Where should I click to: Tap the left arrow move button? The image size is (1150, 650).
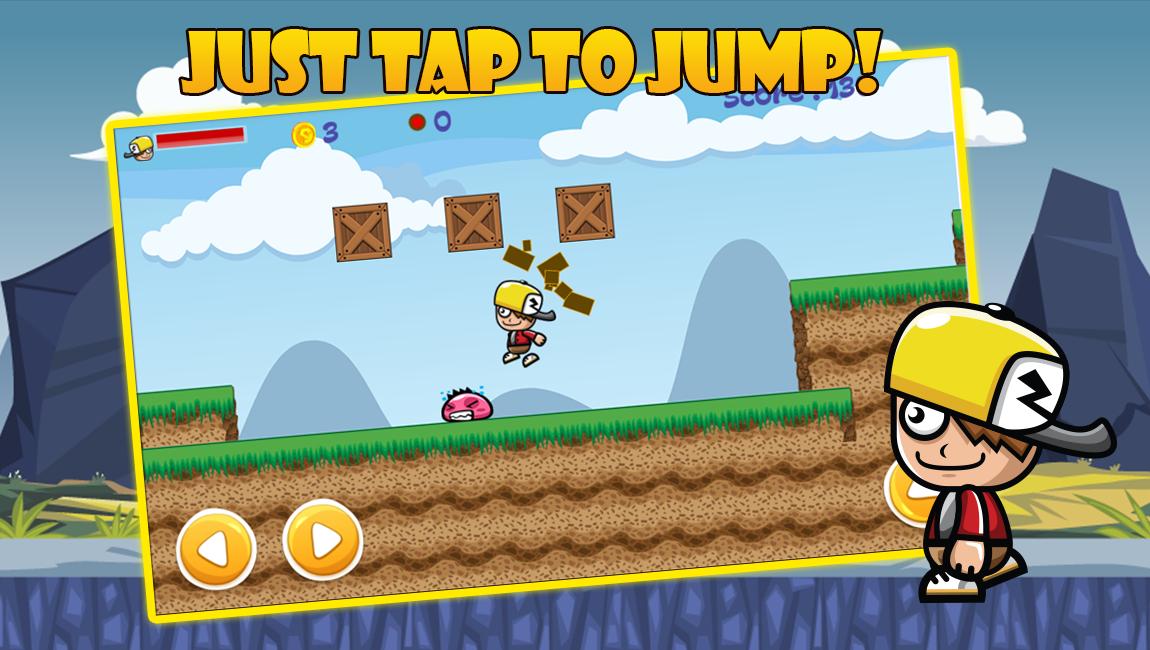[216, 549]
